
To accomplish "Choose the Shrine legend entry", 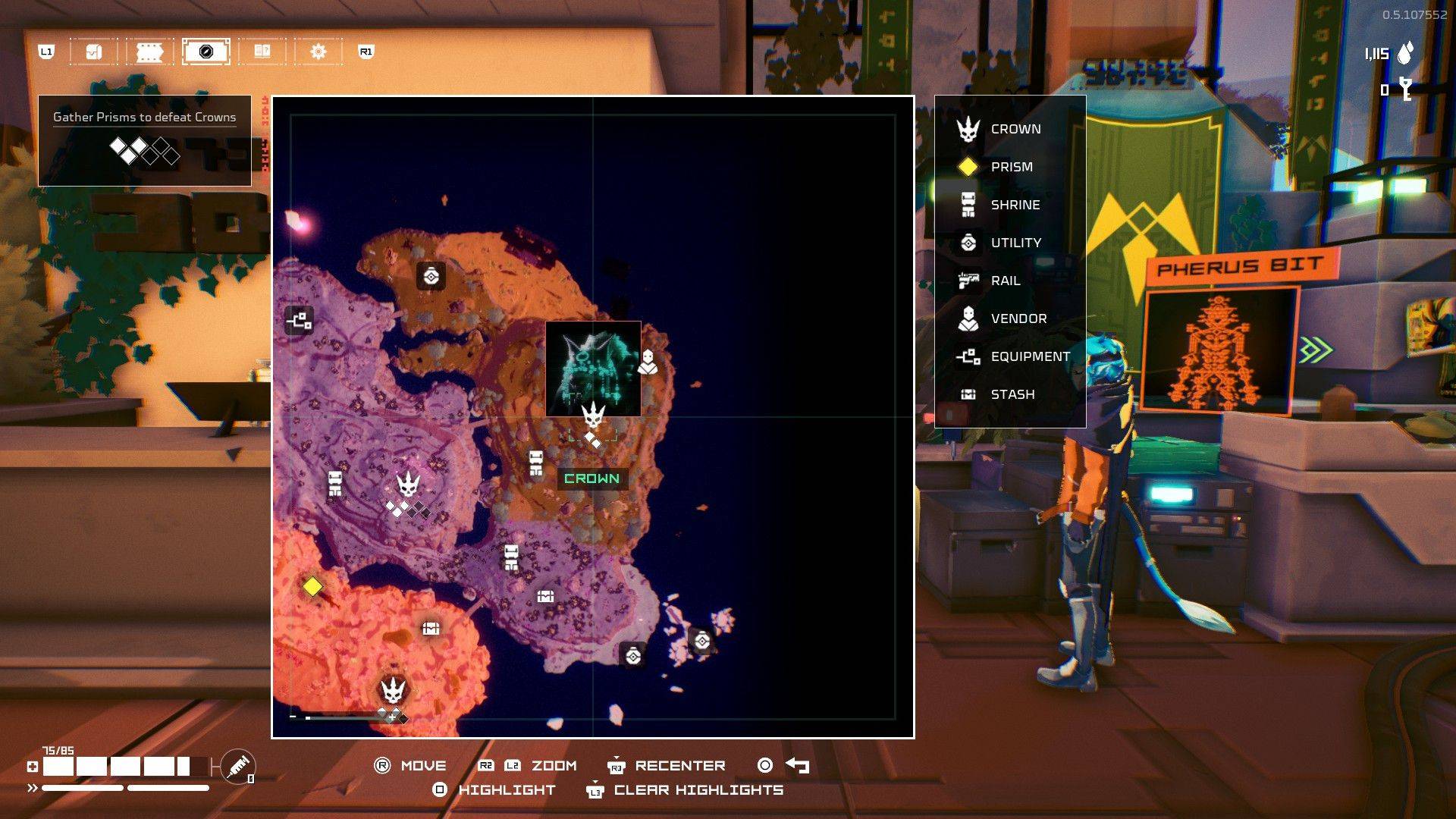I will click(1015, 205).
